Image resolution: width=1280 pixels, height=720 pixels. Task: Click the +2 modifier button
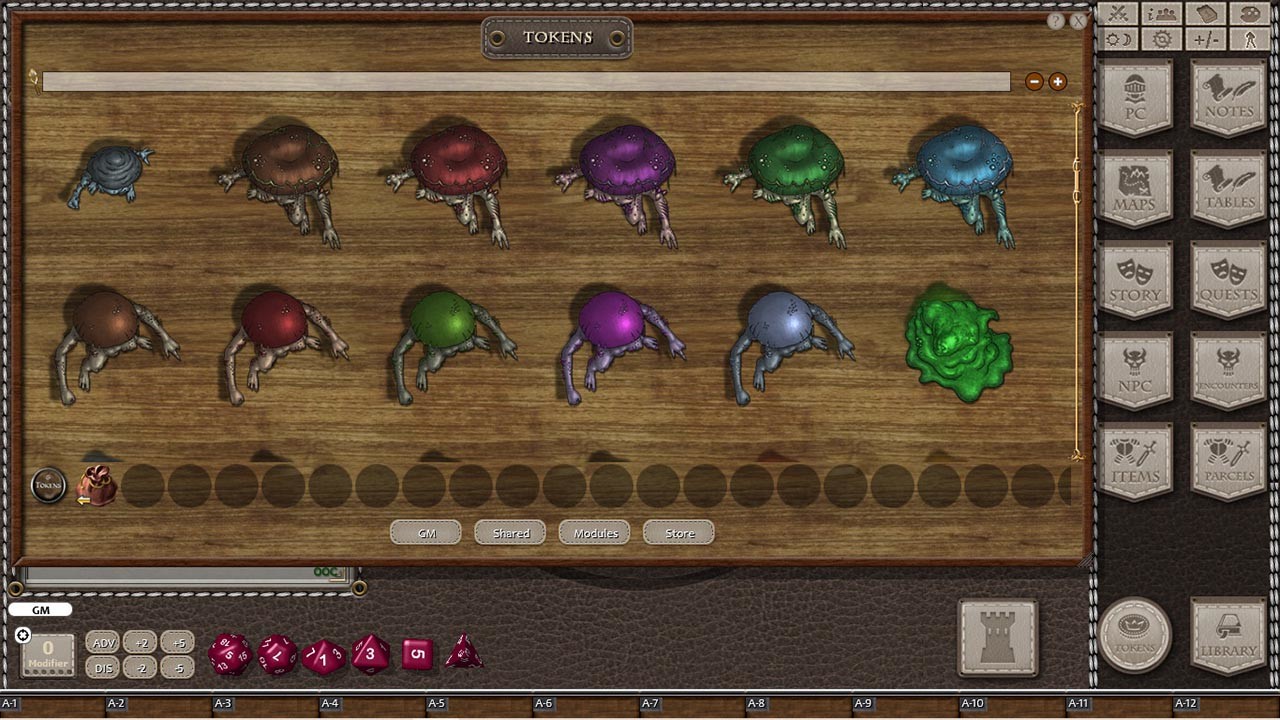click(143, 643)
